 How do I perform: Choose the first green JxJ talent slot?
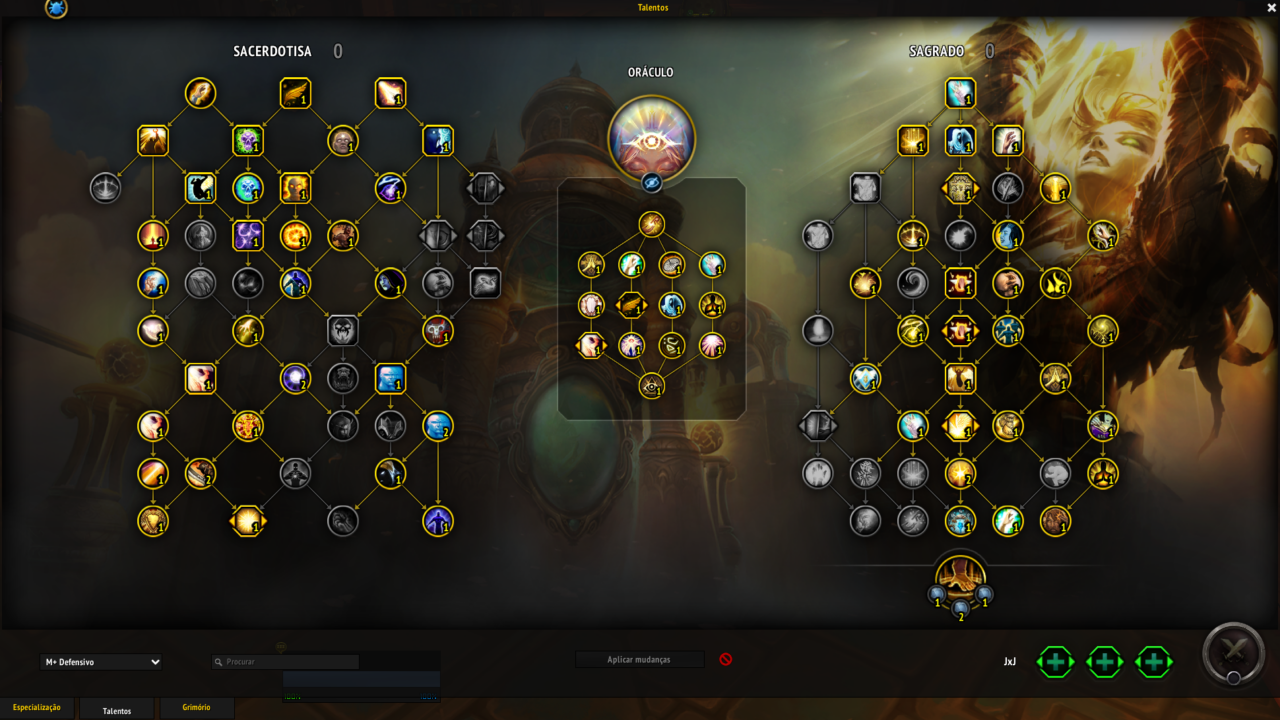coord(1056,662)
